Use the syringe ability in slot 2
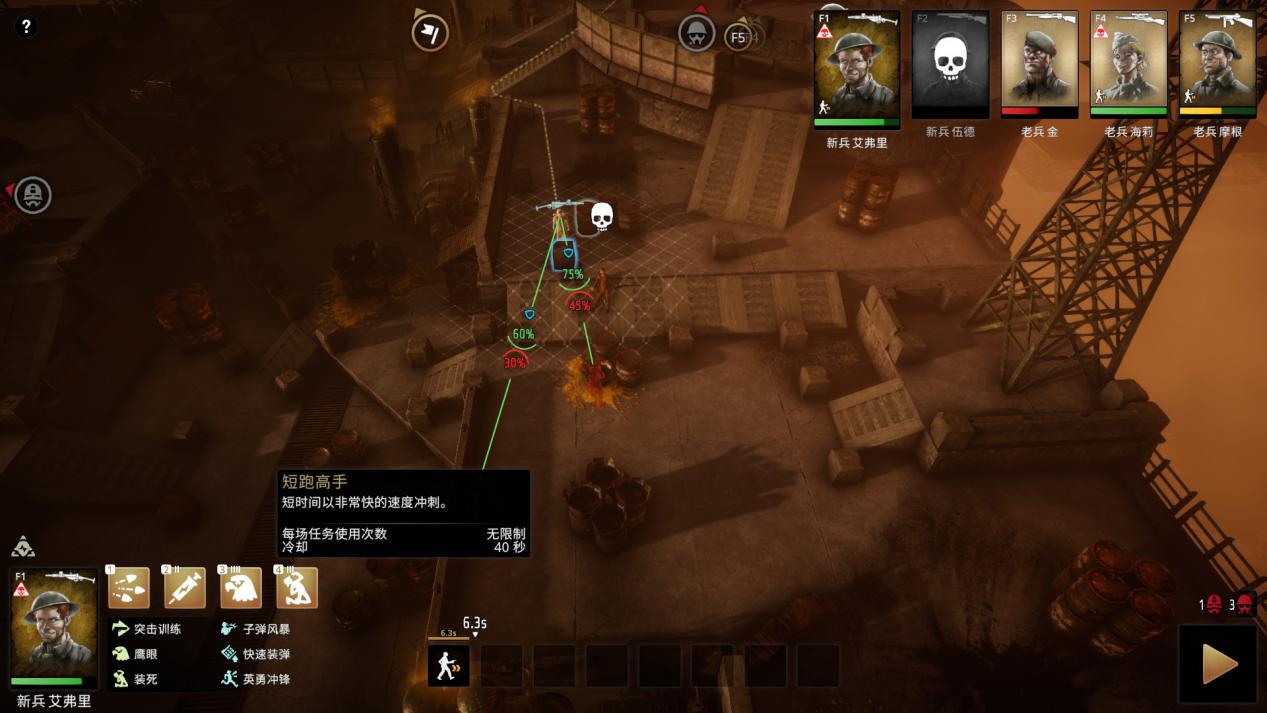 [185, 588]
